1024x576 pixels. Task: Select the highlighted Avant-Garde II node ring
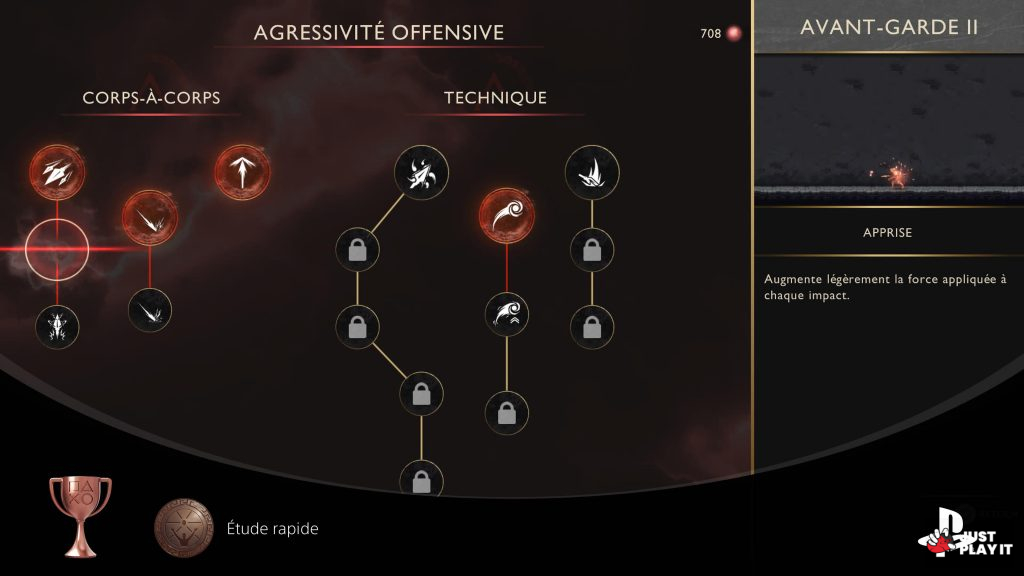[x=57, y=248]
